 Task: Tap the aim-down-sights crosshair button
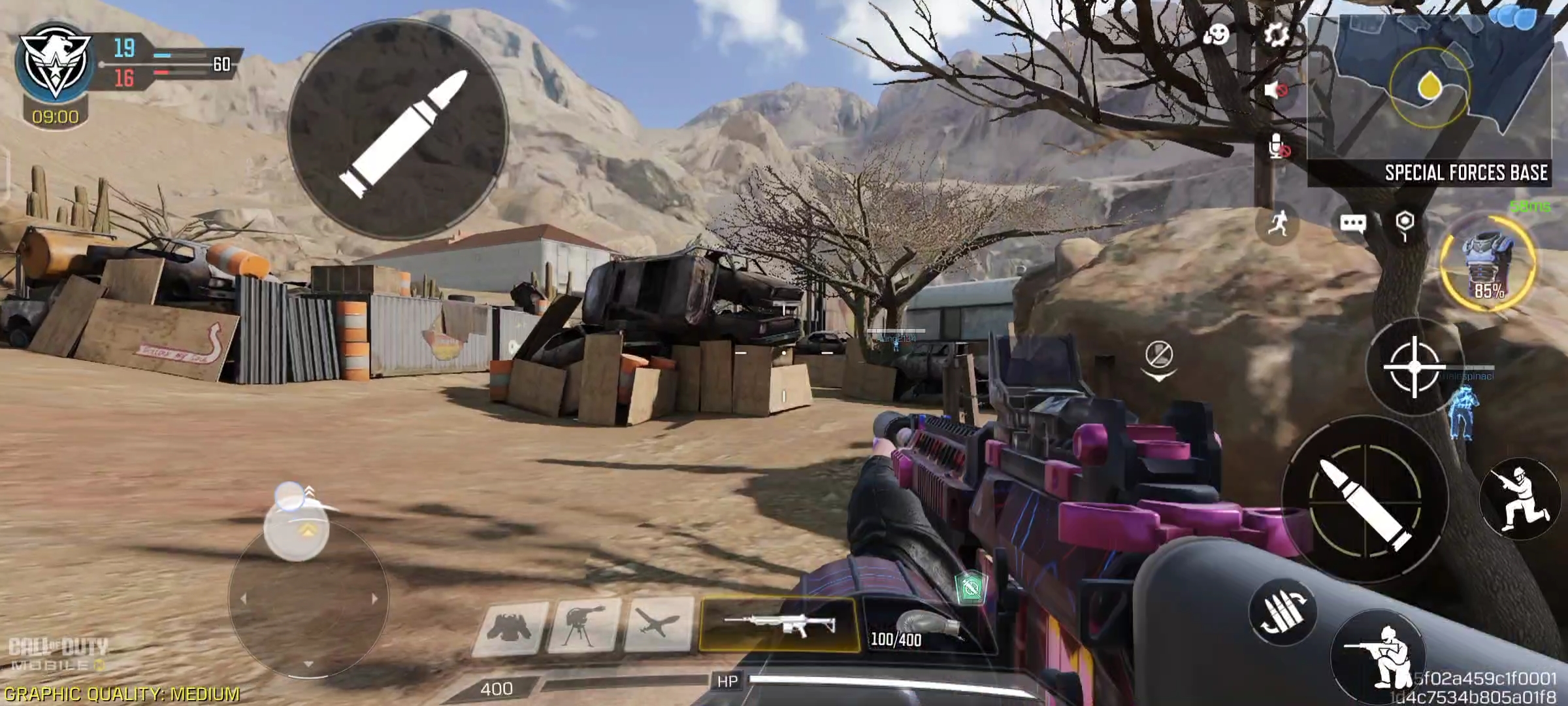[1414, 367]
